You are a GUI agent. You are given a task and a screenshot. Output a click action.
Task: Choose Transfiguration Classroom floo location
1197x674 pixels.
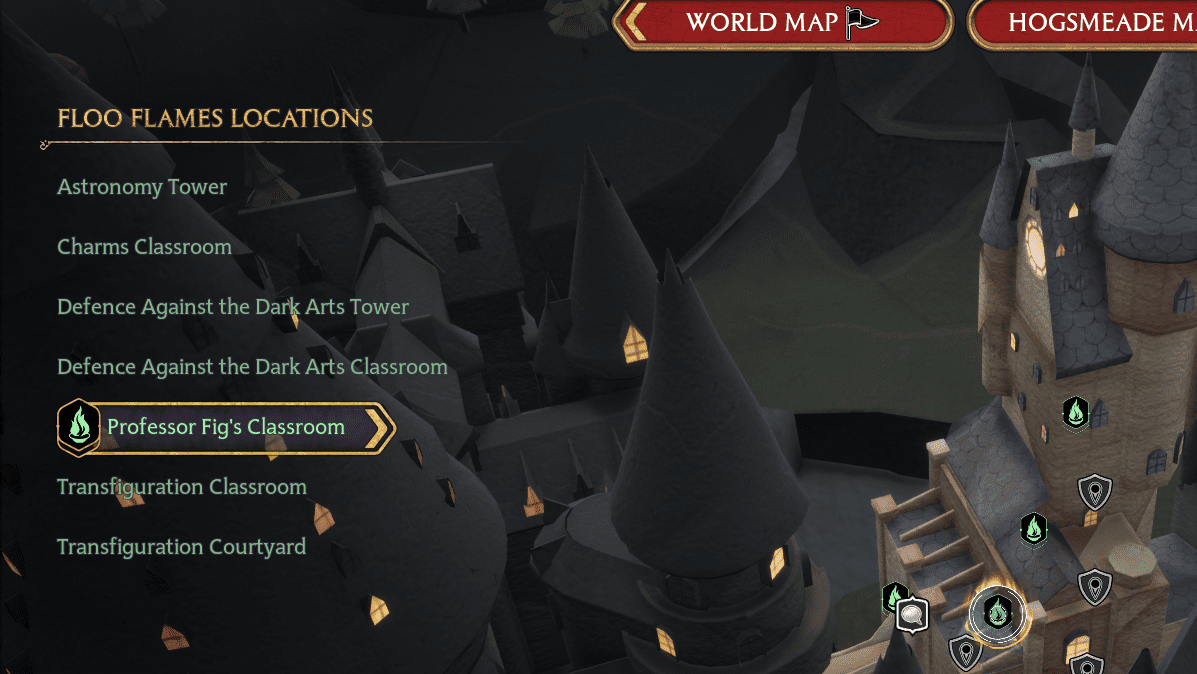181,487
